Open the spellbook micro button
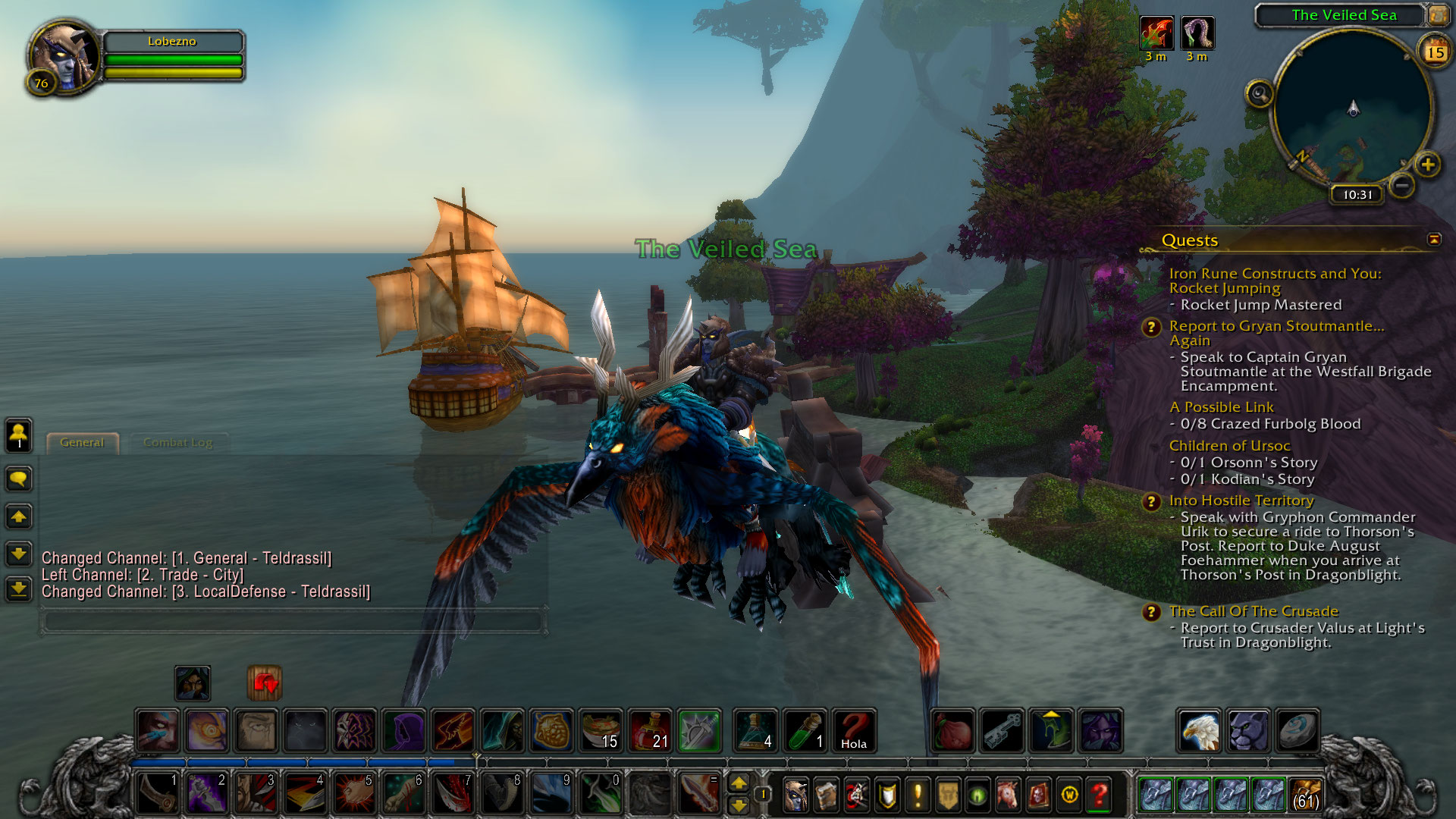The image size is (1456, 819). click(x=826, y=795)
